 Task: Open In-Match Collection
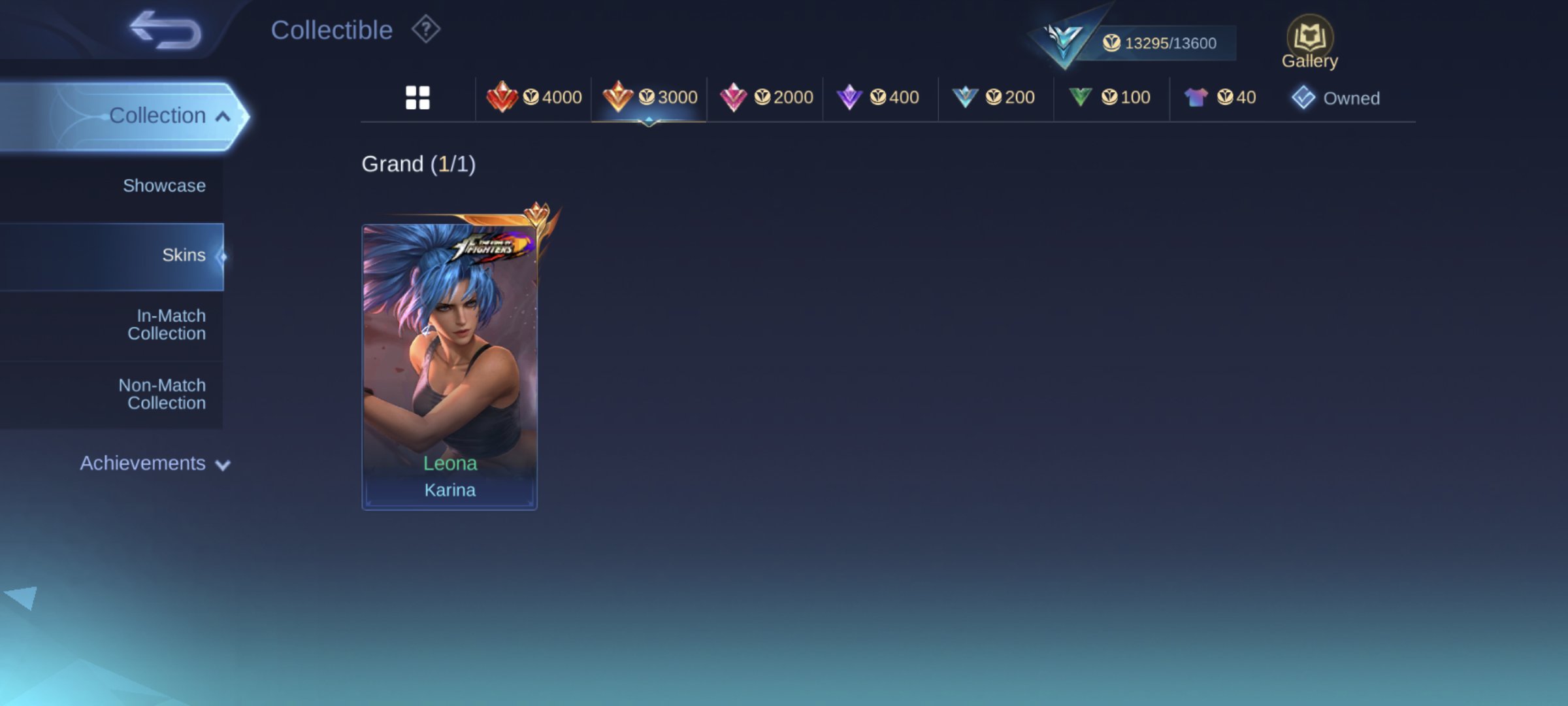click(x=167, y=324)
